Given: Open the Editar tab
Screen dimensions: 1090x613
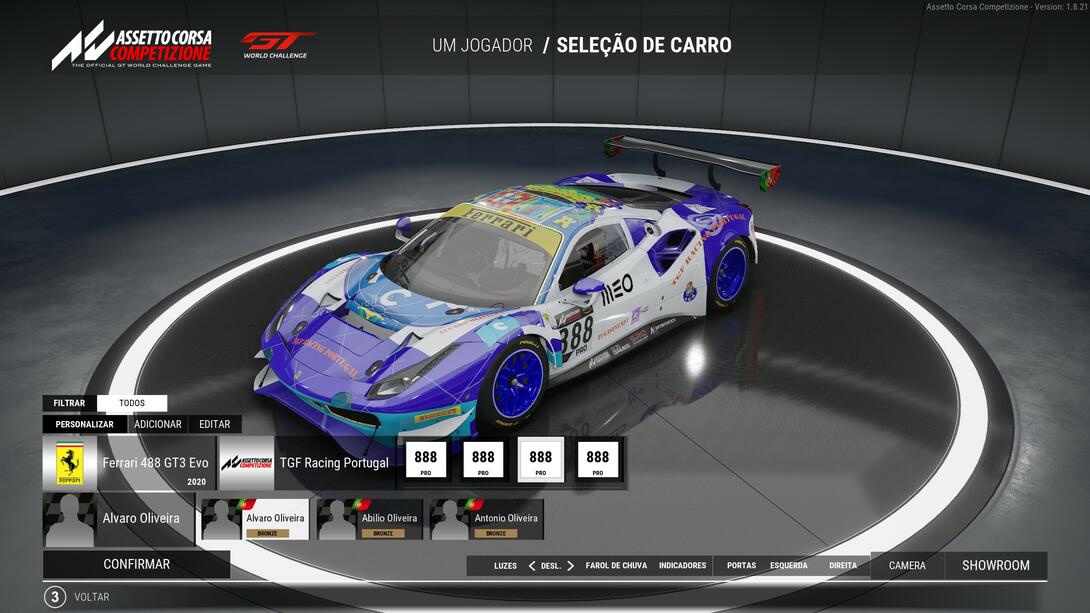Looking at the screenshot, I should pyautogui.click(x=214, y=424).
